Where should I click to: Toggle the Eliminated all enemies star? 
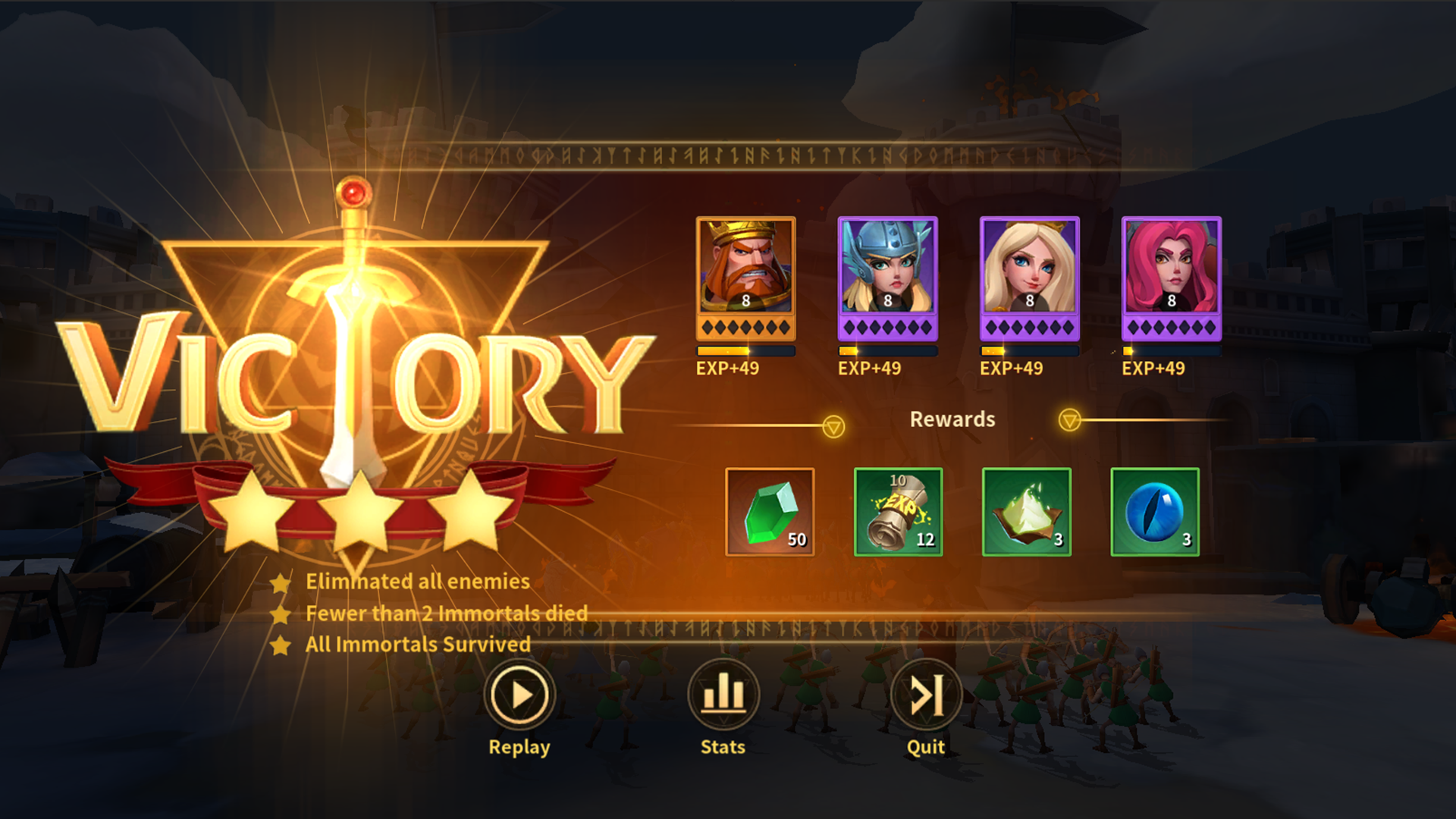click(x=280, y=582)
